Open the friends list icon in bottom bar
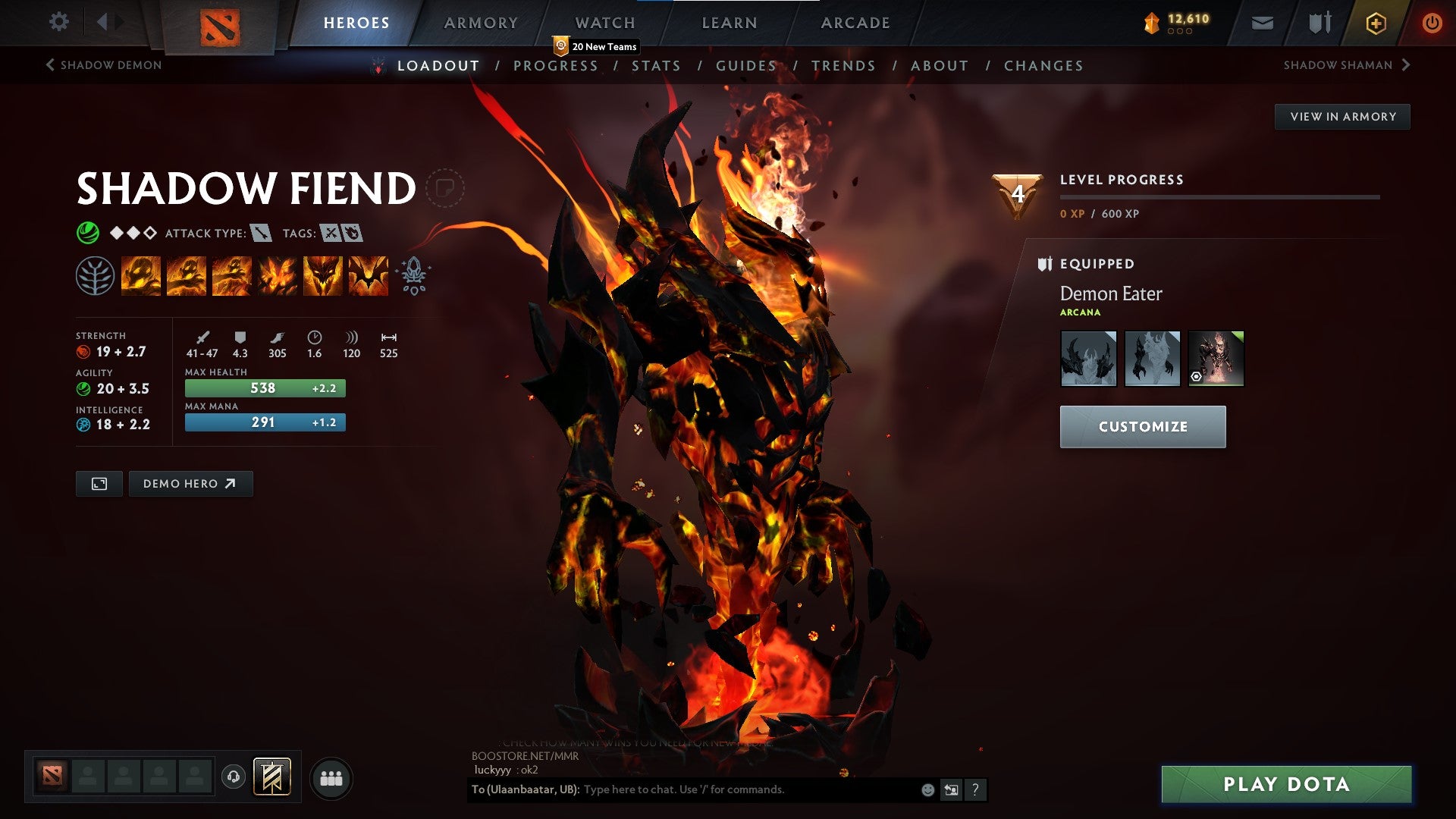1456x819 pixels. tap(330, 777)
